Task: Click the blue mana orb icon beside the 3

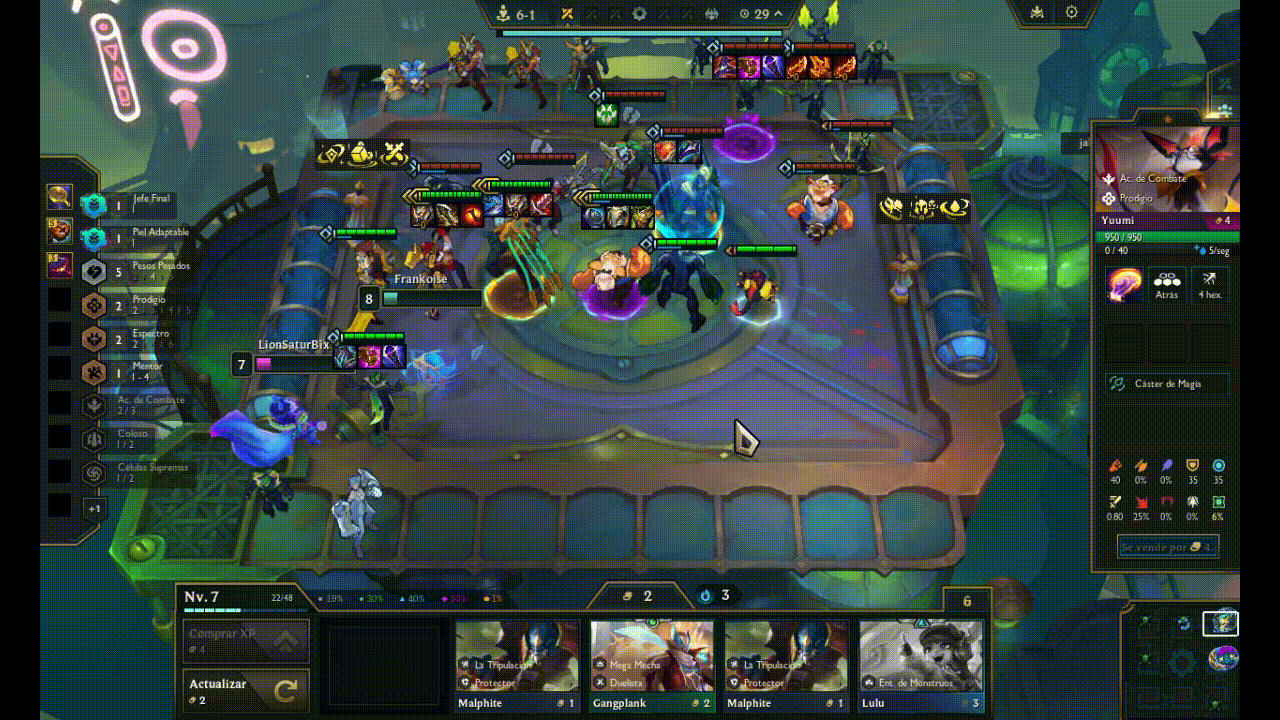Action: 708,595
